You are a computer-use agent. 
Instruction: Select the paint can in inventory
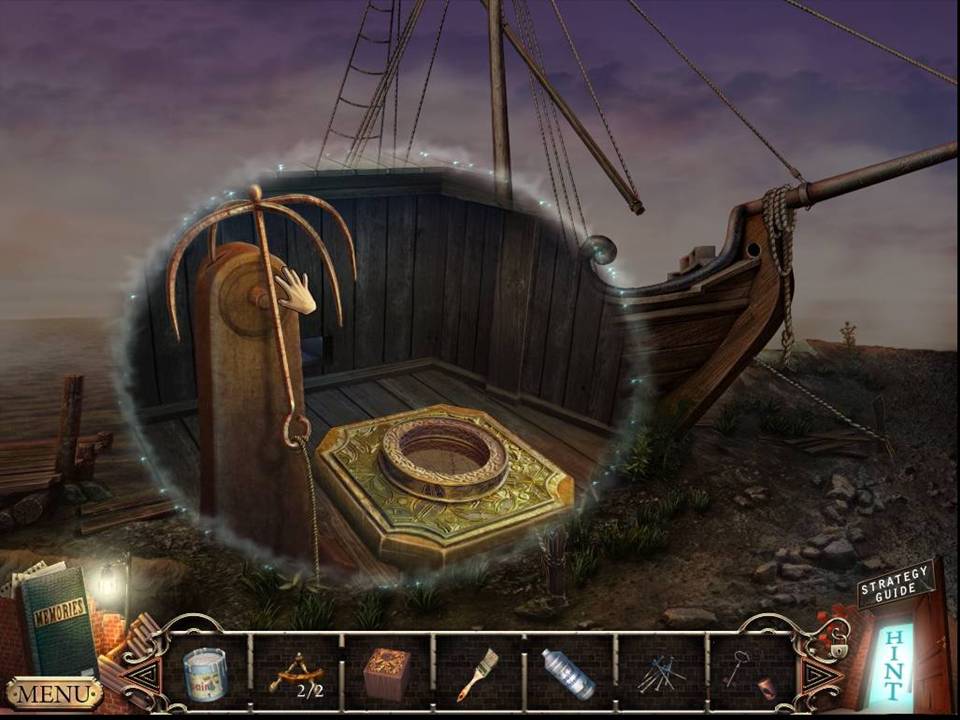(x=204, y=673)
